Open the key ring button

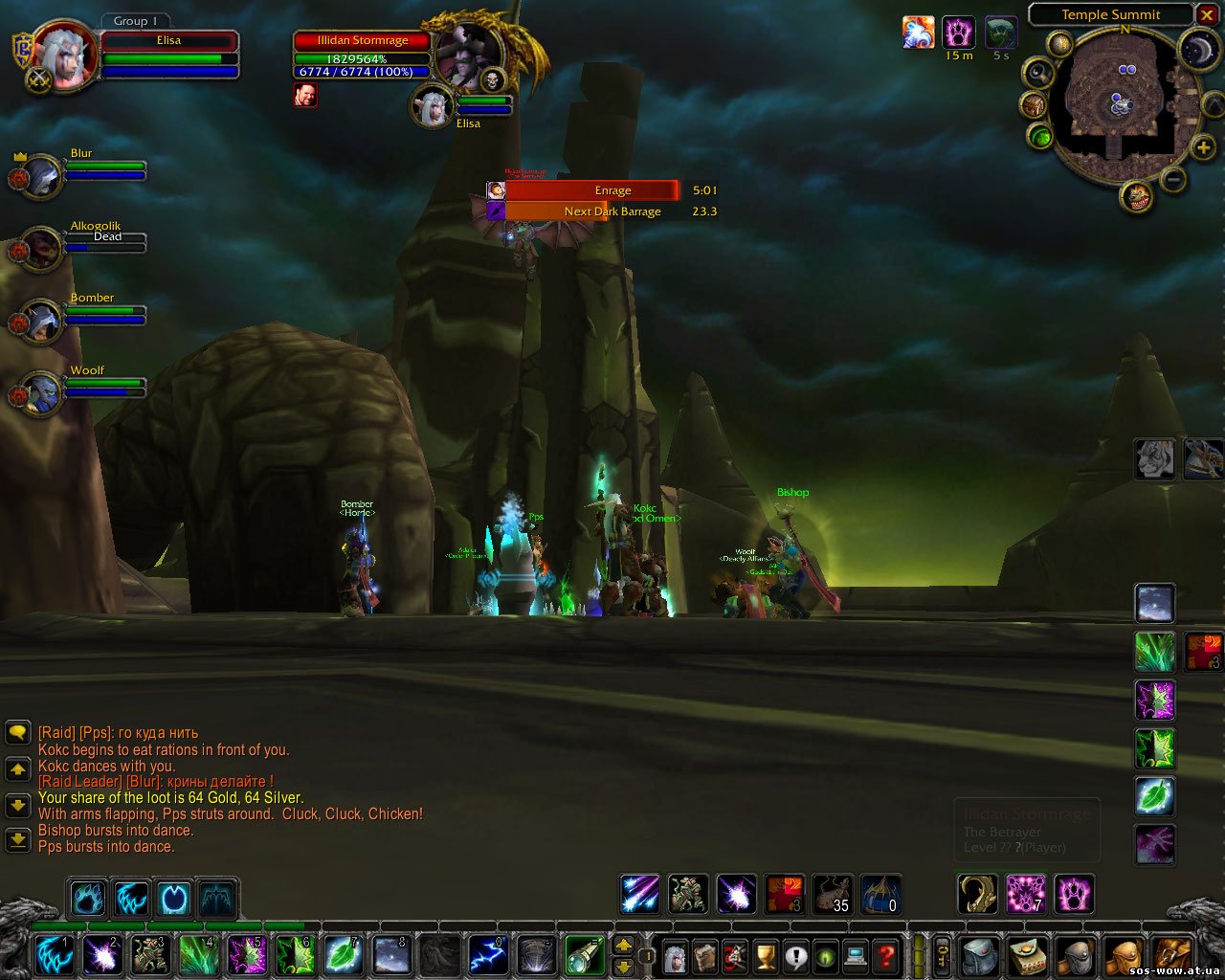(942, 955)
